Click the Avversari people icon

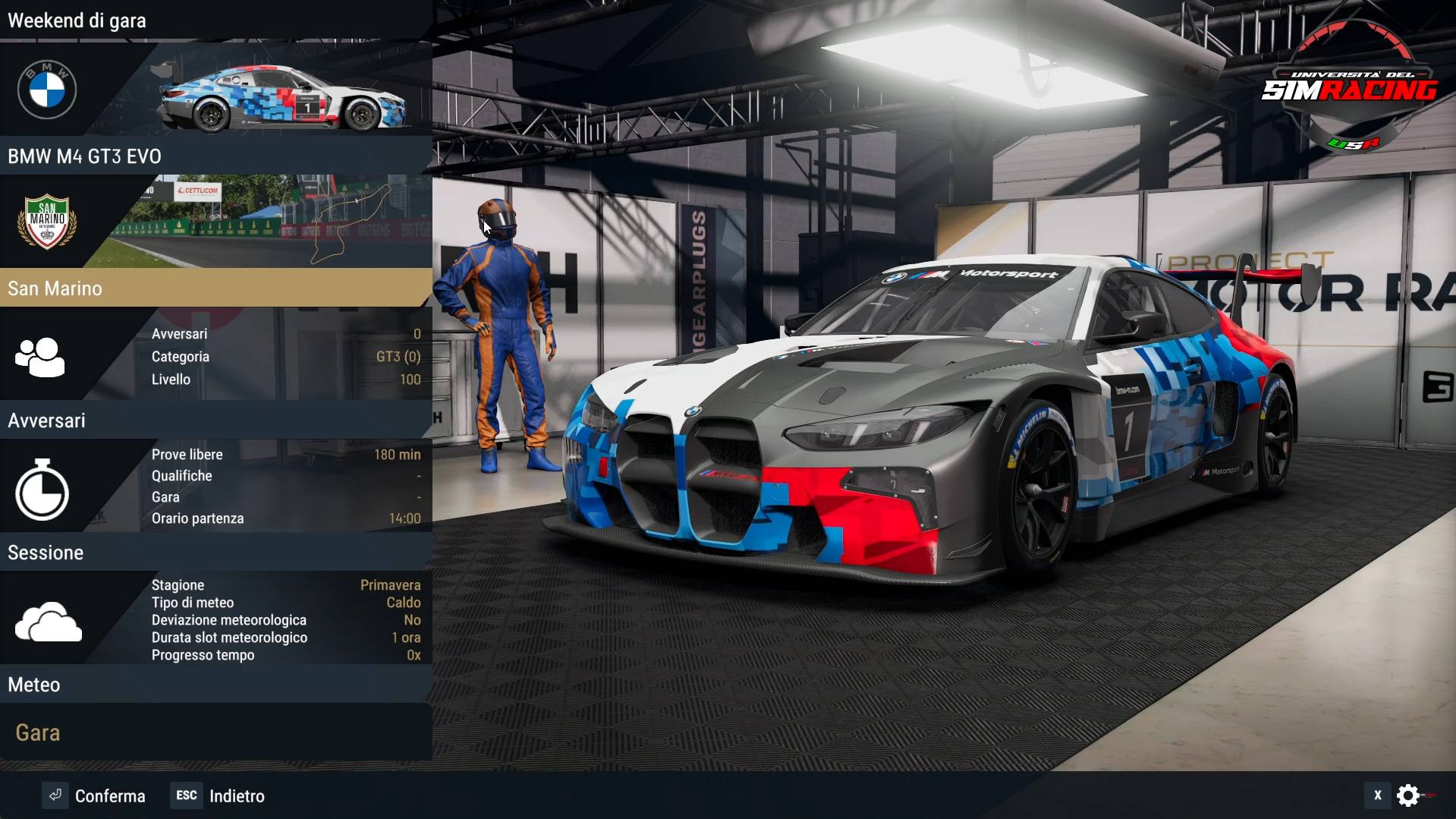[39, 357]
